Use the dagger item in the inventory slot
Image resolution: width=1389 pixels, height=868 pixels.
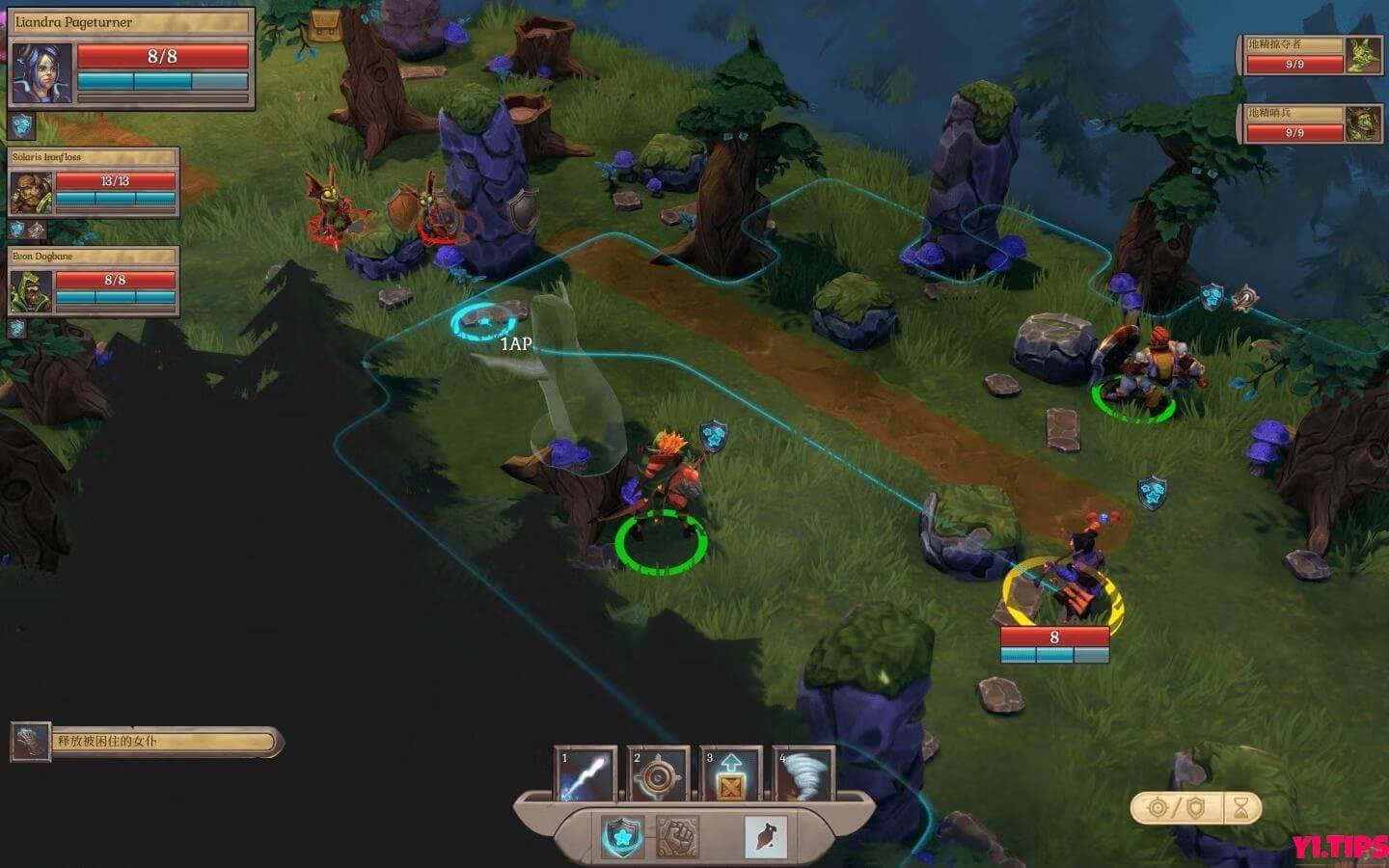click(x=762, y=834)
